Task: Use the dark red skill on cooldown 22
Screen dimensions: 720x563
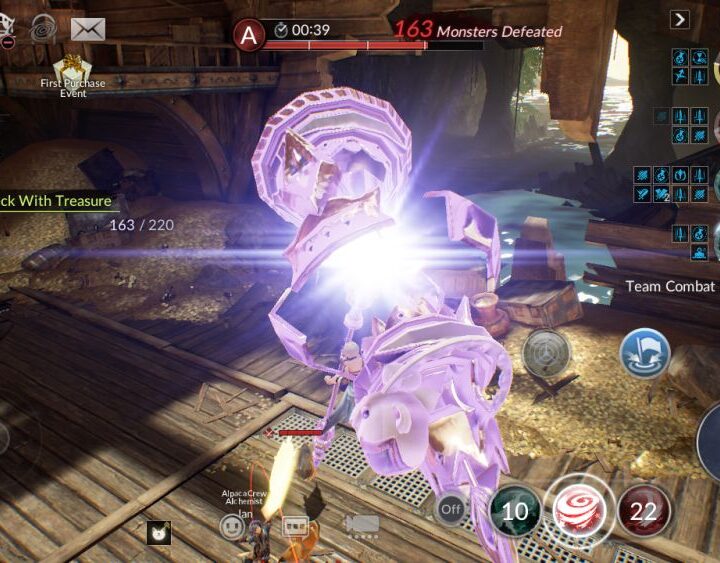Action: click(643, 512)
